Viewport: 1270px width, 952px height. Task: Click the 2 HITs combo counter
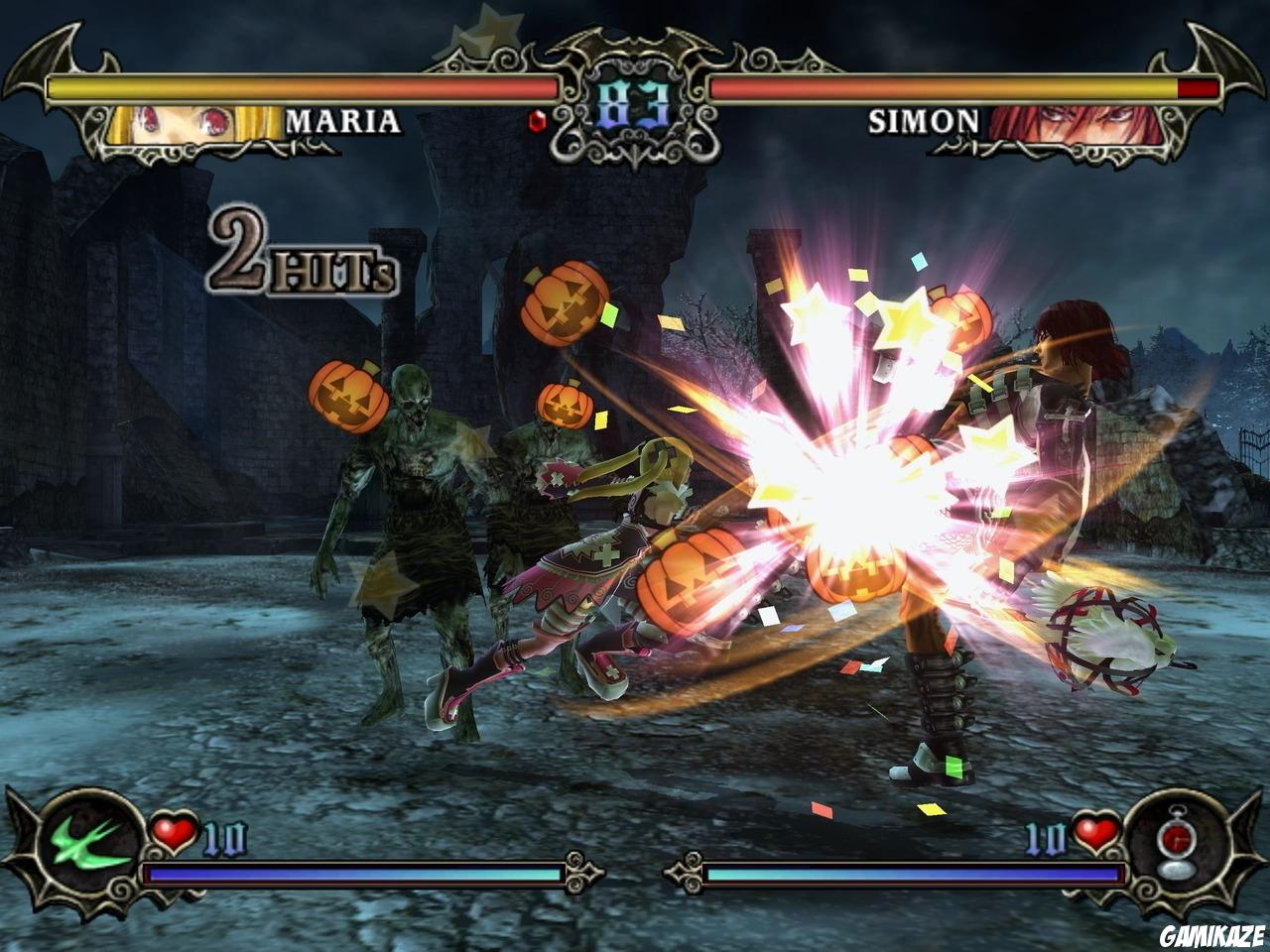298,253
